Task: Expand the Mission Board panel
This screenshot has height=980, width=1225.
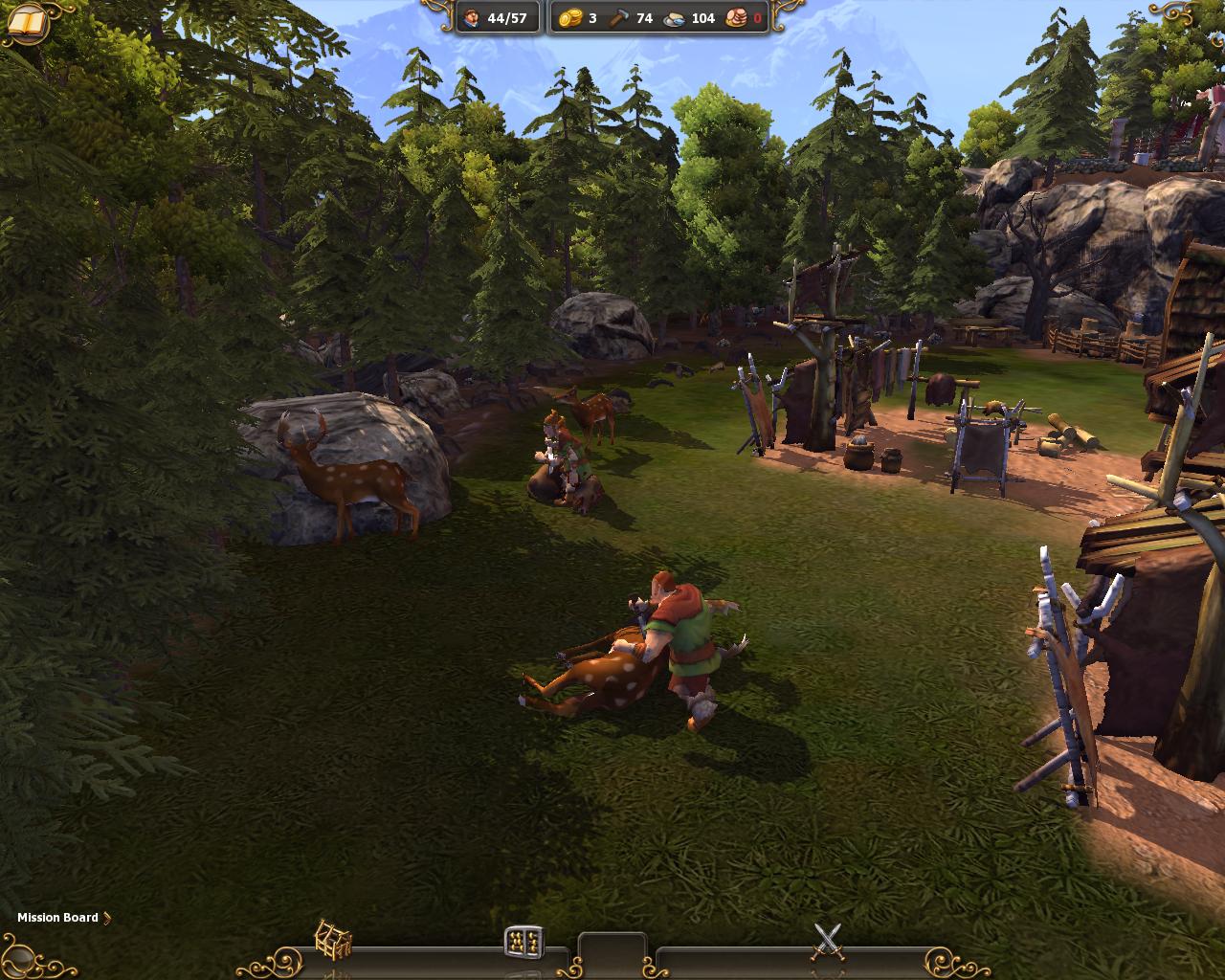Action: pyautogui.click(x=63, y=918)
